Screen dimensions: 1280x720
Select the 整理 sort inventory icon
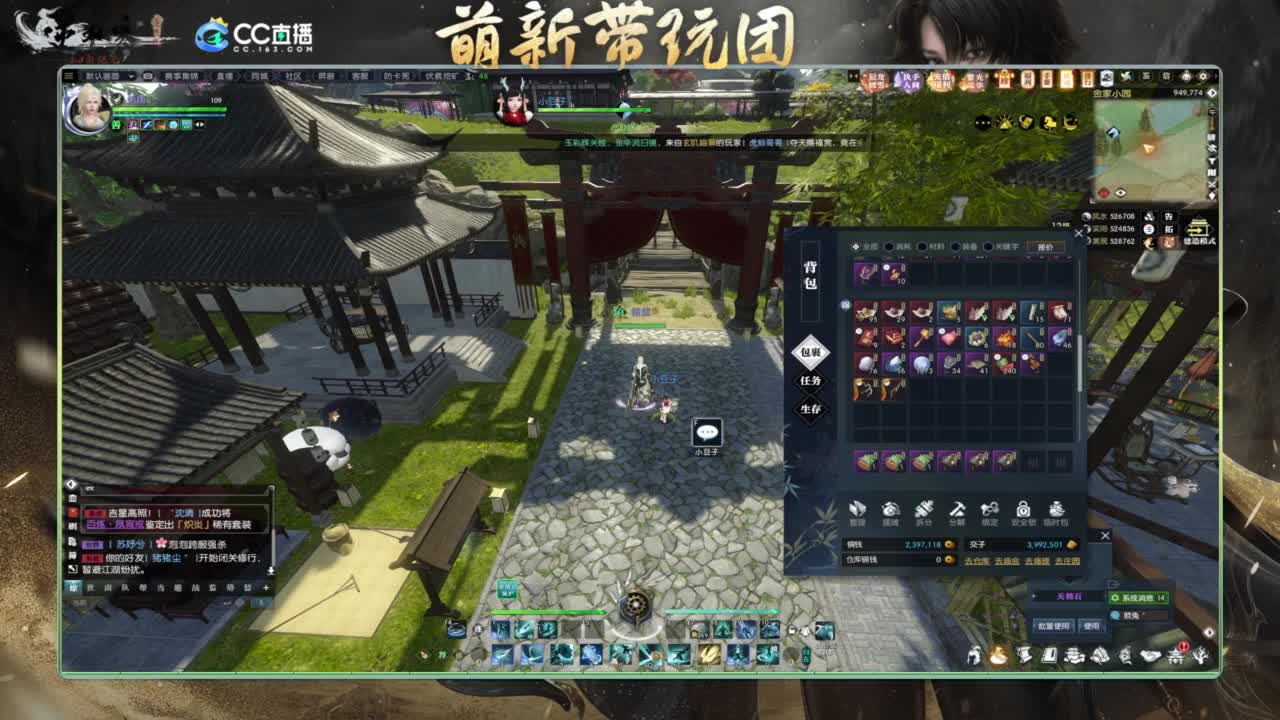click(x=858, y=510)
